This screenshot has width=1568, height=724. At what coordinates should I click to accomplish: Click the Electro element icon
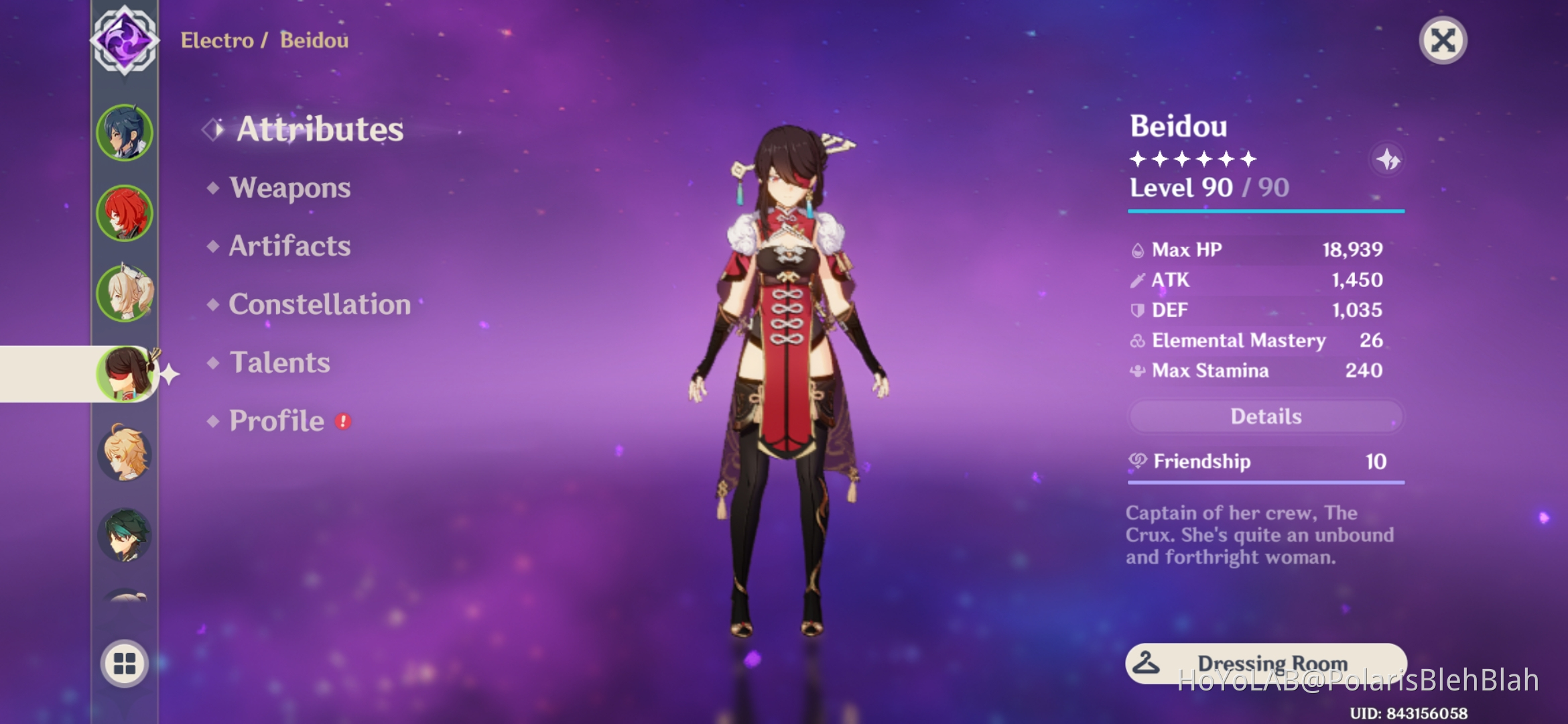(125, 40)
